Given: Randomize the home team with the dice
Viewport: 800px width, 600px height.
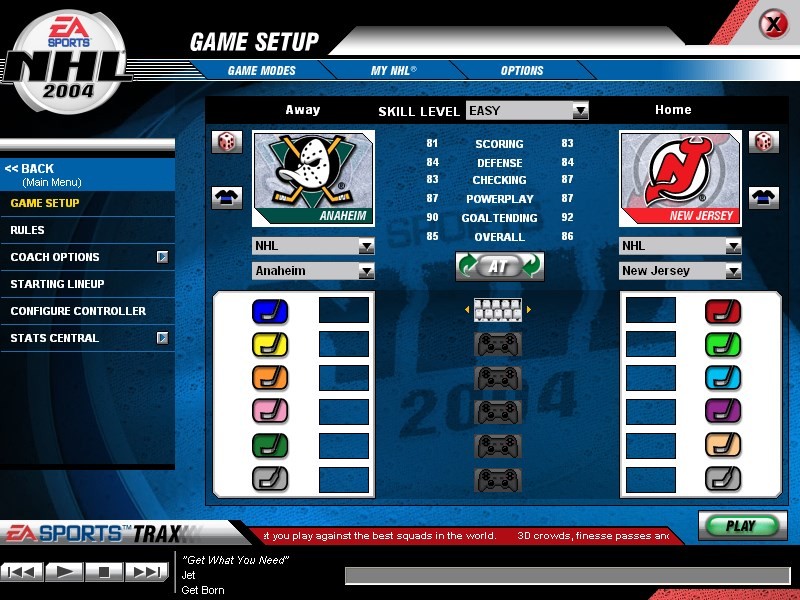Looking at the screenshot, I should point(764,142).
